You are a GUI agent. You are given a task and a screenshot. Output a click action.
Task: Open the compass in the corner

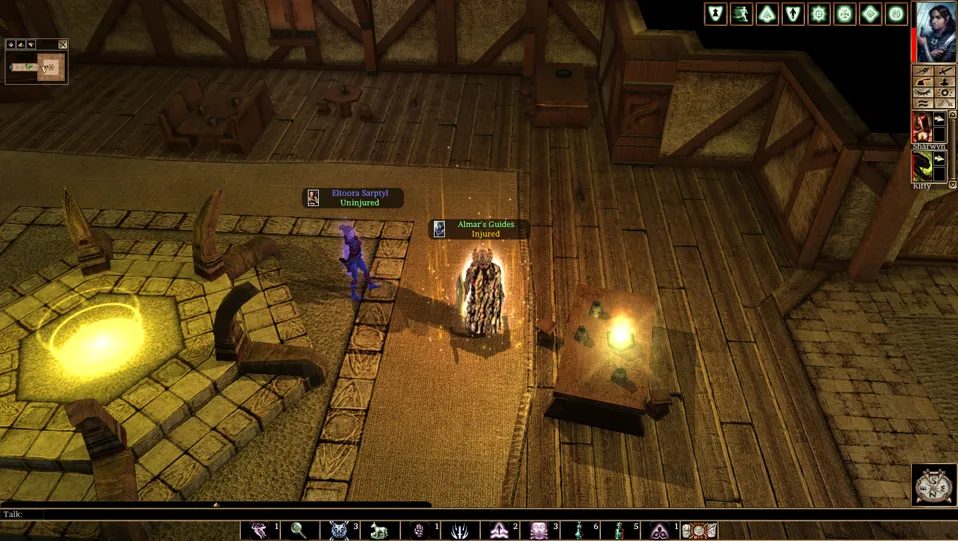934,485
